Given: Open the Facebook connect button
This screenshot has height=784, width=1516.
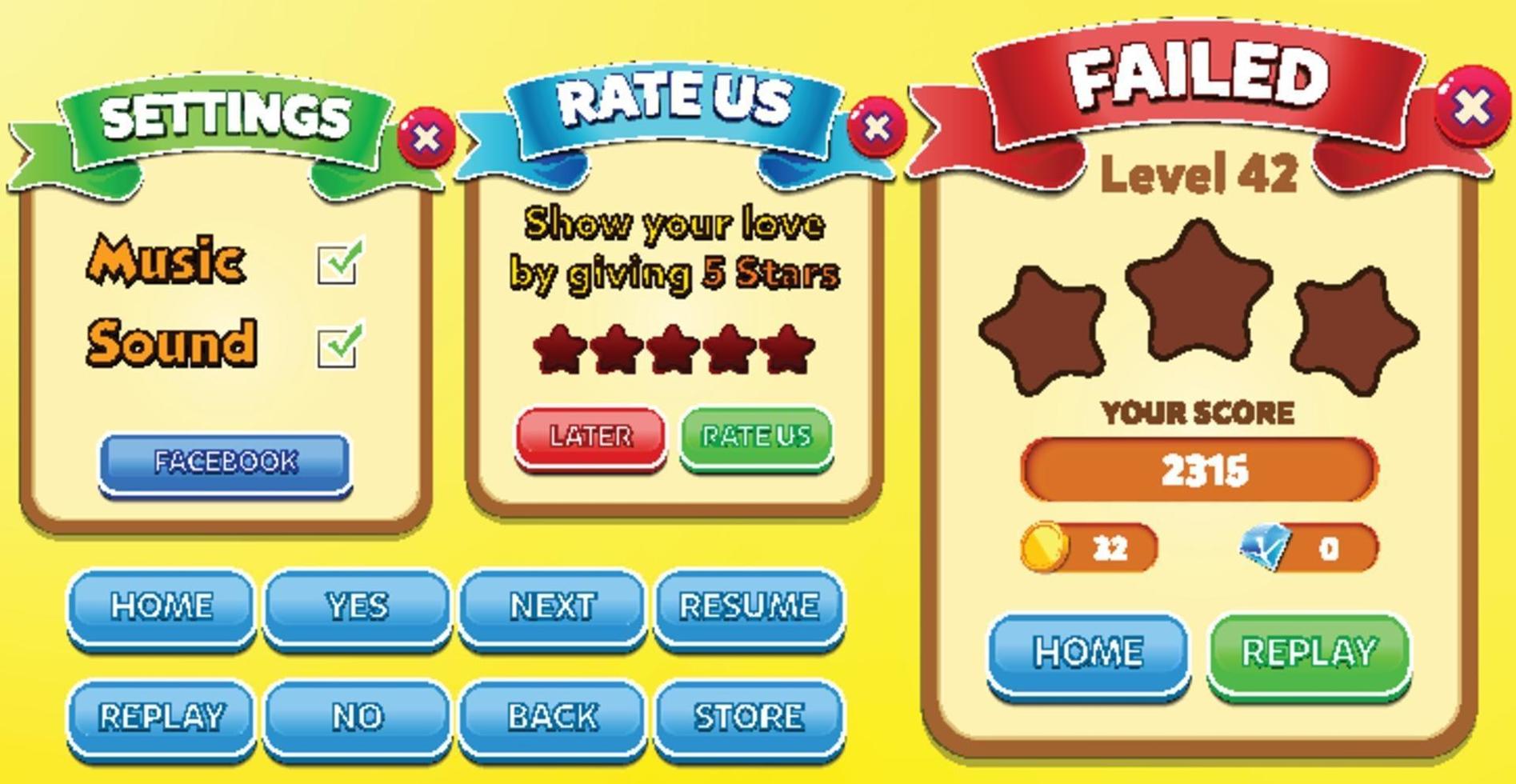Looking at the screenshot, I should click(226, 460).
